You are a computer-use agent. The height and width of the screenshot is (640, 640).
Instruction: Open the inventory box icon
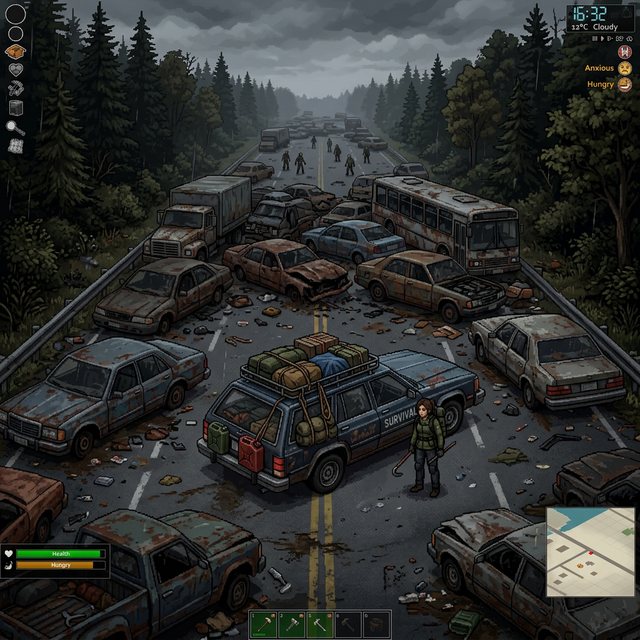click(15, 52)
